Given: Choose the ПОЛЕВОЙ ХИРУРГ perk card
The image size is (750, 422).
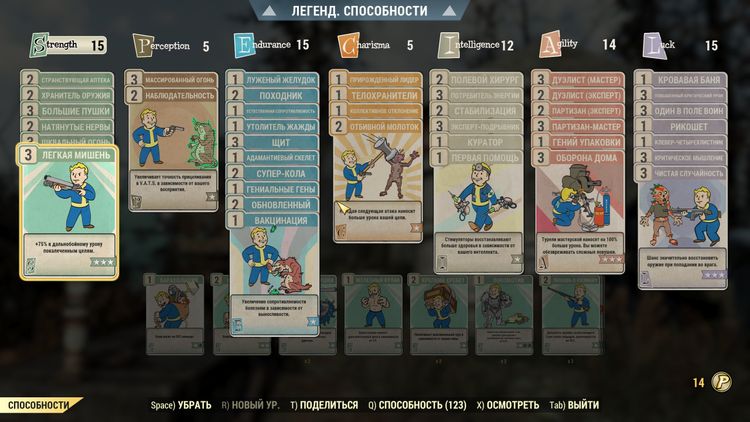Looking at the screenshot, I should point(485,79).
